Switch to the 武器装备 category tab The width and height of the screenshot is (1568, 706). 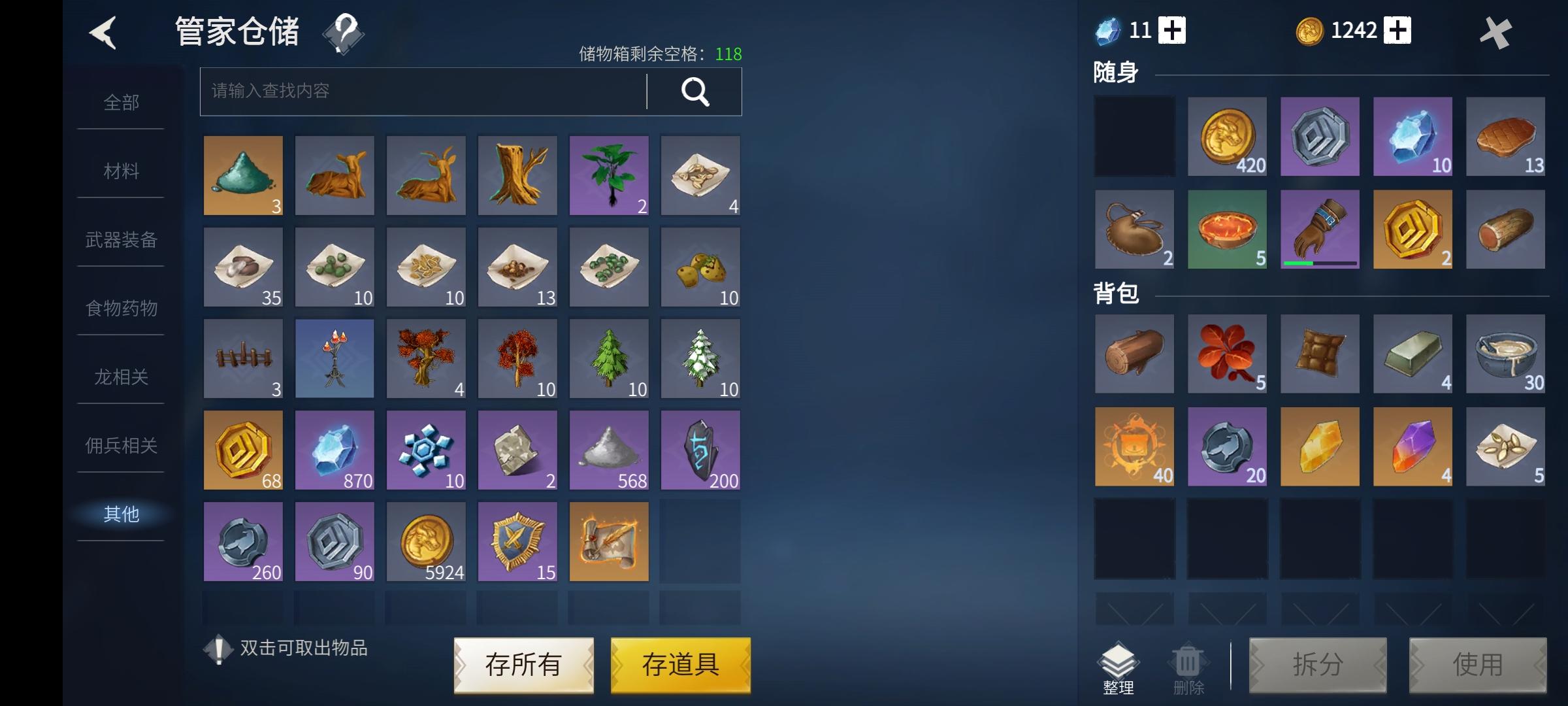point(120,239)
